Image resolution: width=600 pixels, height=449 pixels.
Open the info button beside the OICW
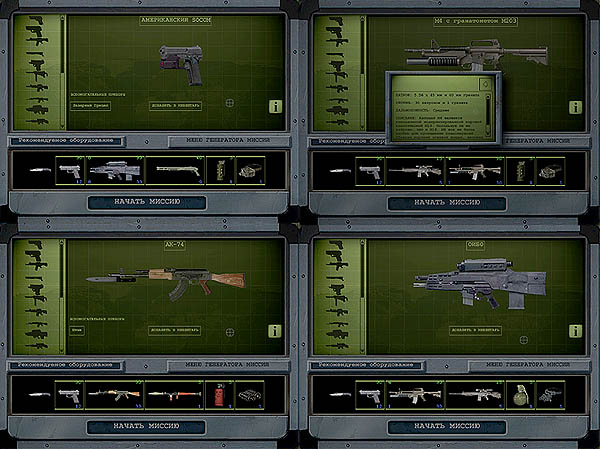574,330
